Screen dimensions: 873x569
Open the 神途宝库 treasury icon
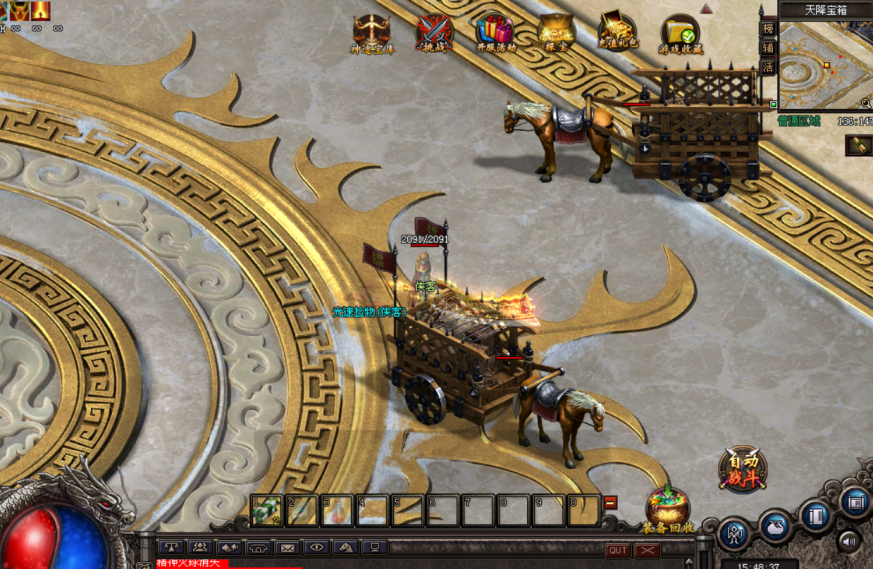coord(371,31)
